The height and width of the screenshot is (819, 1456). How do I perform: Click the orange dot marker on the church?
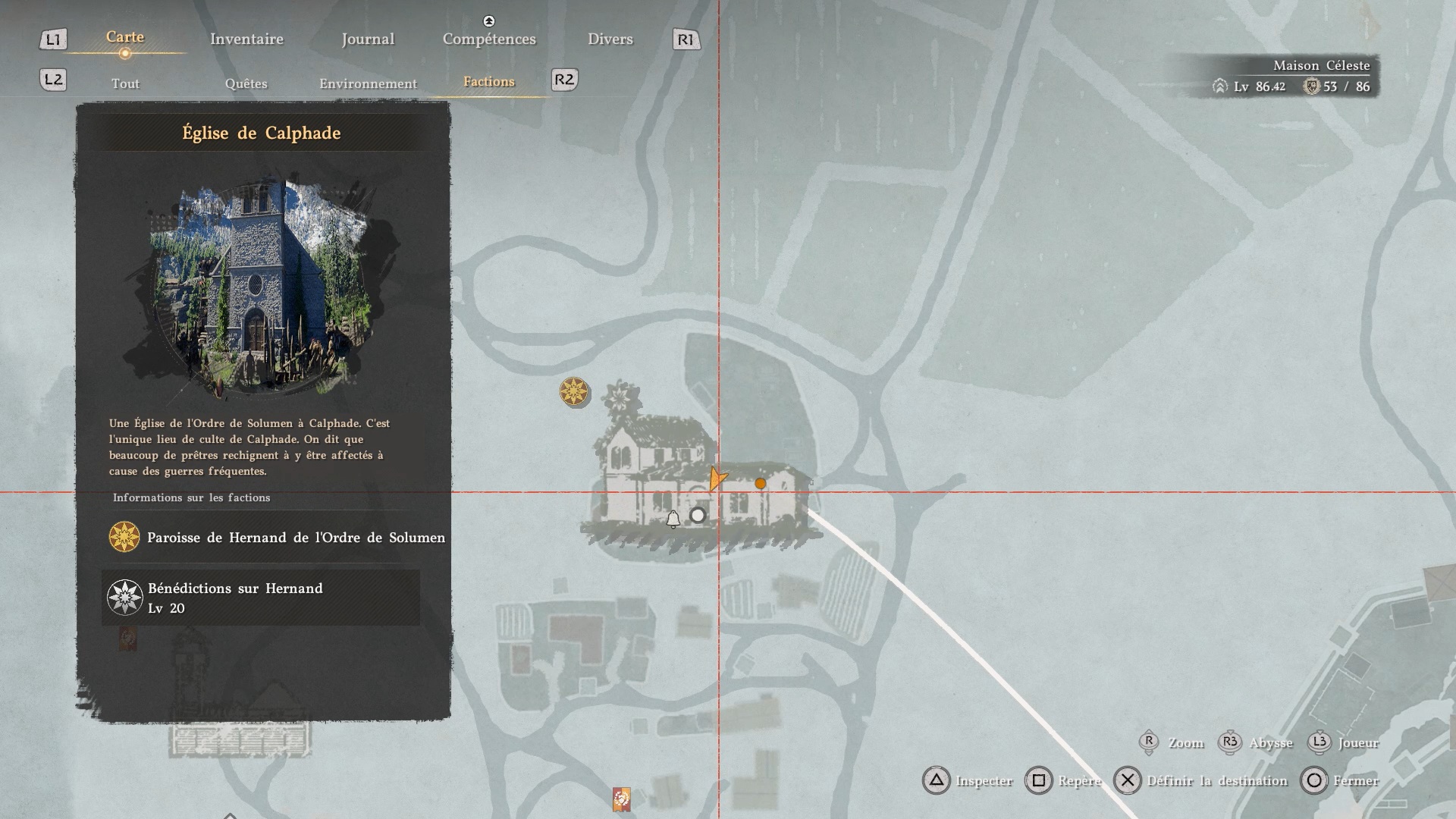761,483
